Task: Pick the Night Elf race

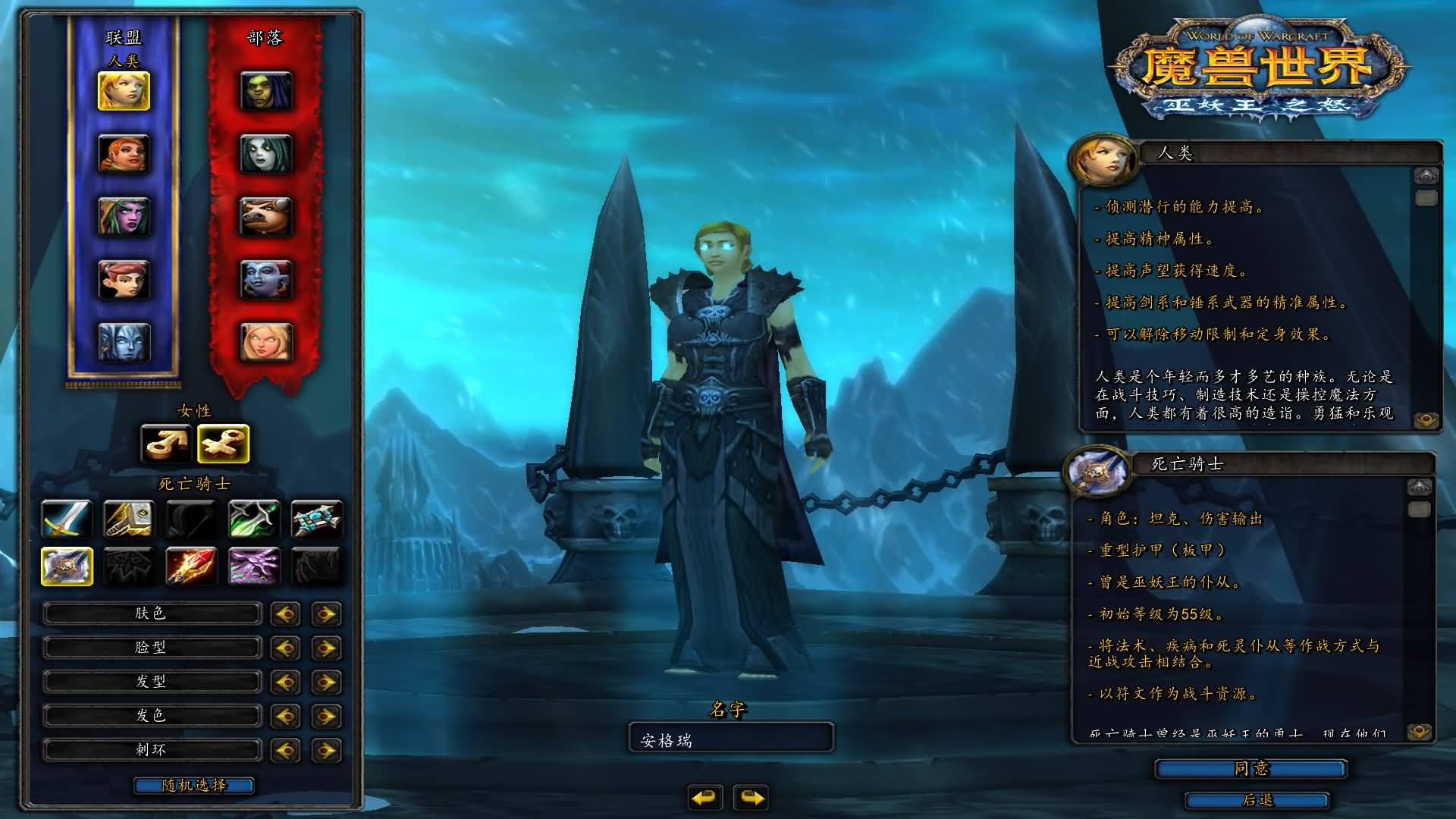Action: coord(124,217)
